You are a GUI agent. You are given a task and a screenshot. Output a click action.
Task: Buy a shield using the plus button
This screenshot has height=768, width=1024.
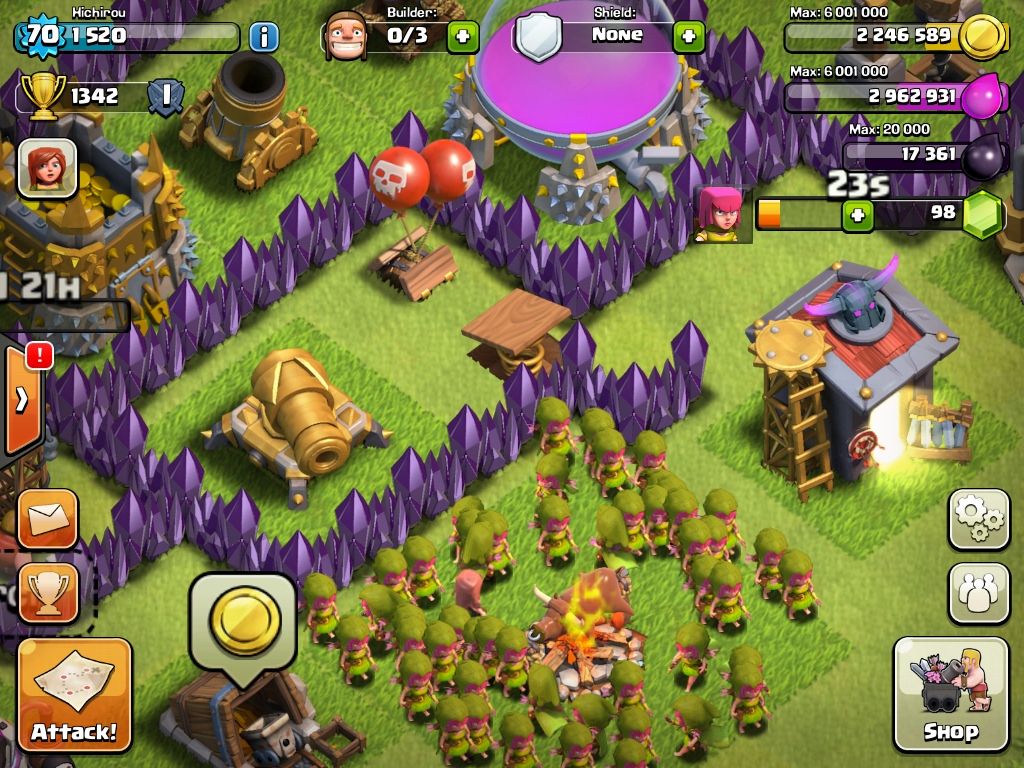pyautogui.click(x=688, y=37)
